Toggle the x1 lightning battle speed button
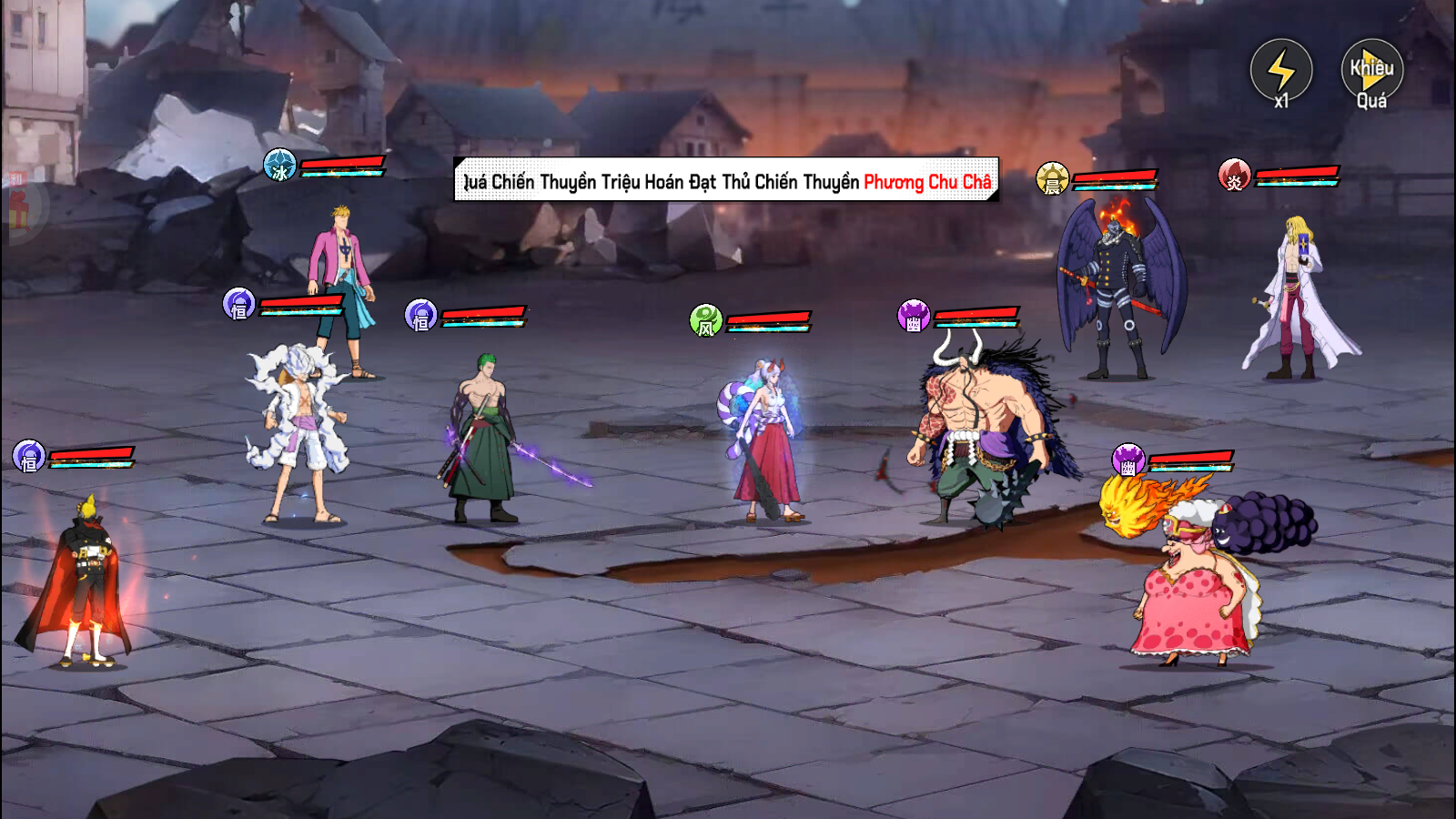Viewport: 1456px width, 819px height. pos(1280,72)
